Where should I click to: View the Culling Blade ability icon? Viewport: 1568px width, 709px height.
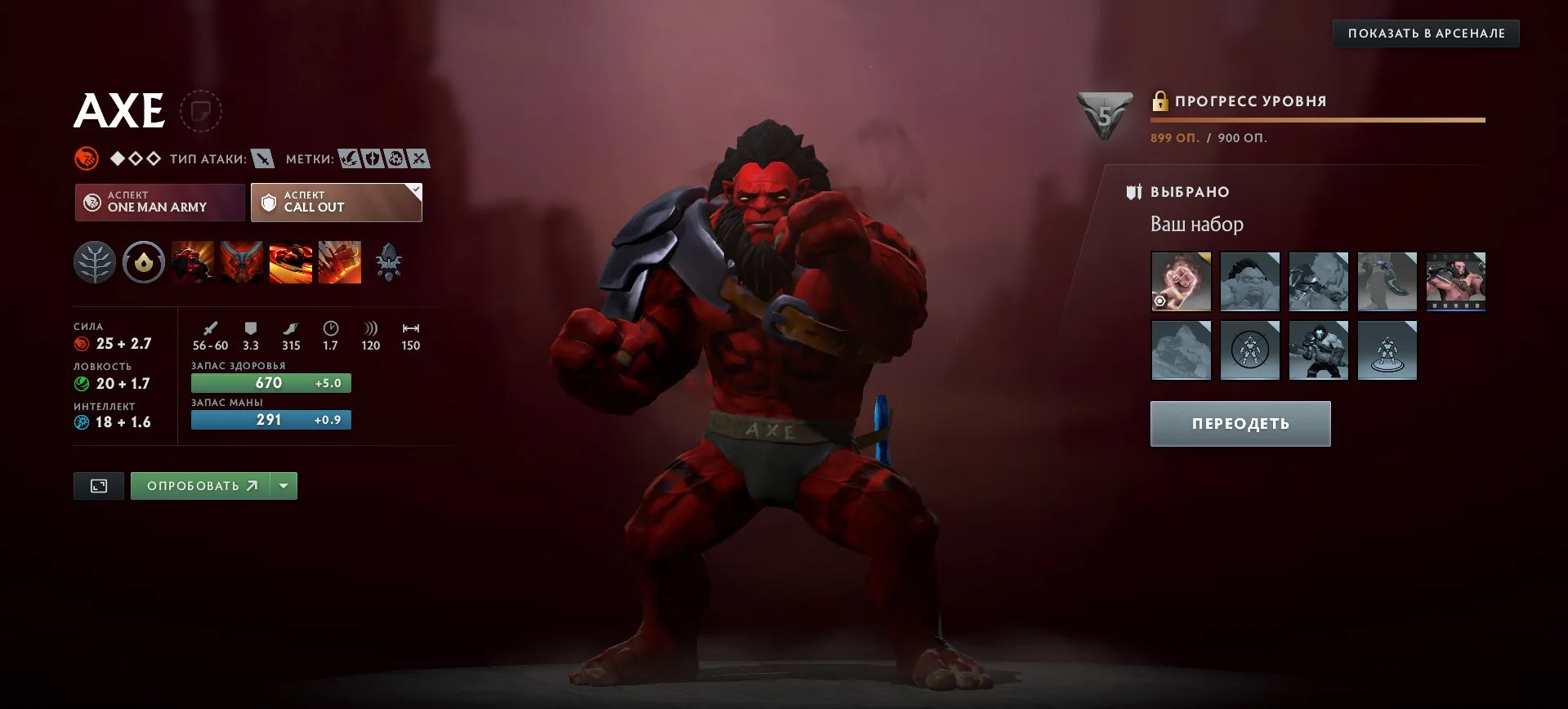[339, 262]
